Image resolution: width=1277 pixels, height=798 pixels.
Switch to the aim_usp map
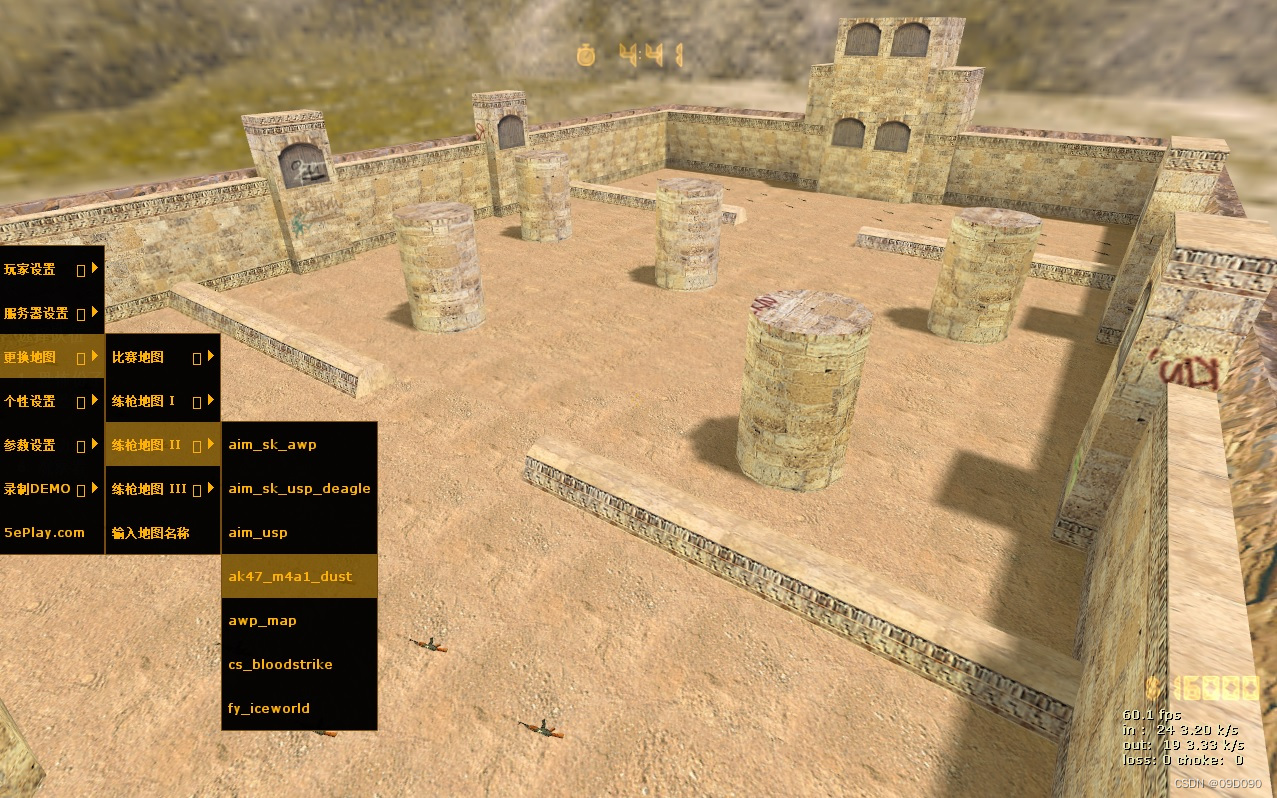point(298,533)
